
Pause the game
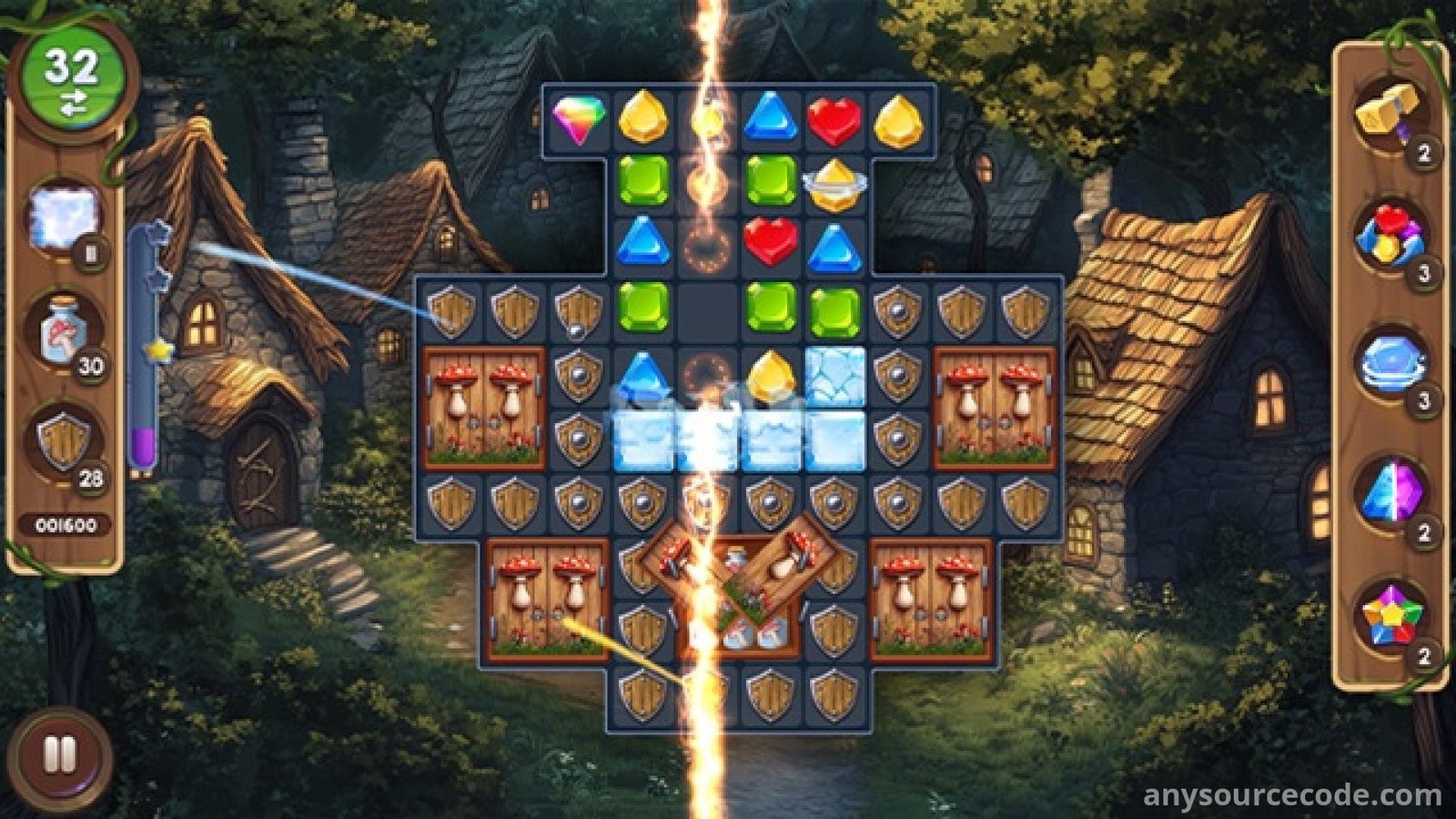(x=60, y=755)
